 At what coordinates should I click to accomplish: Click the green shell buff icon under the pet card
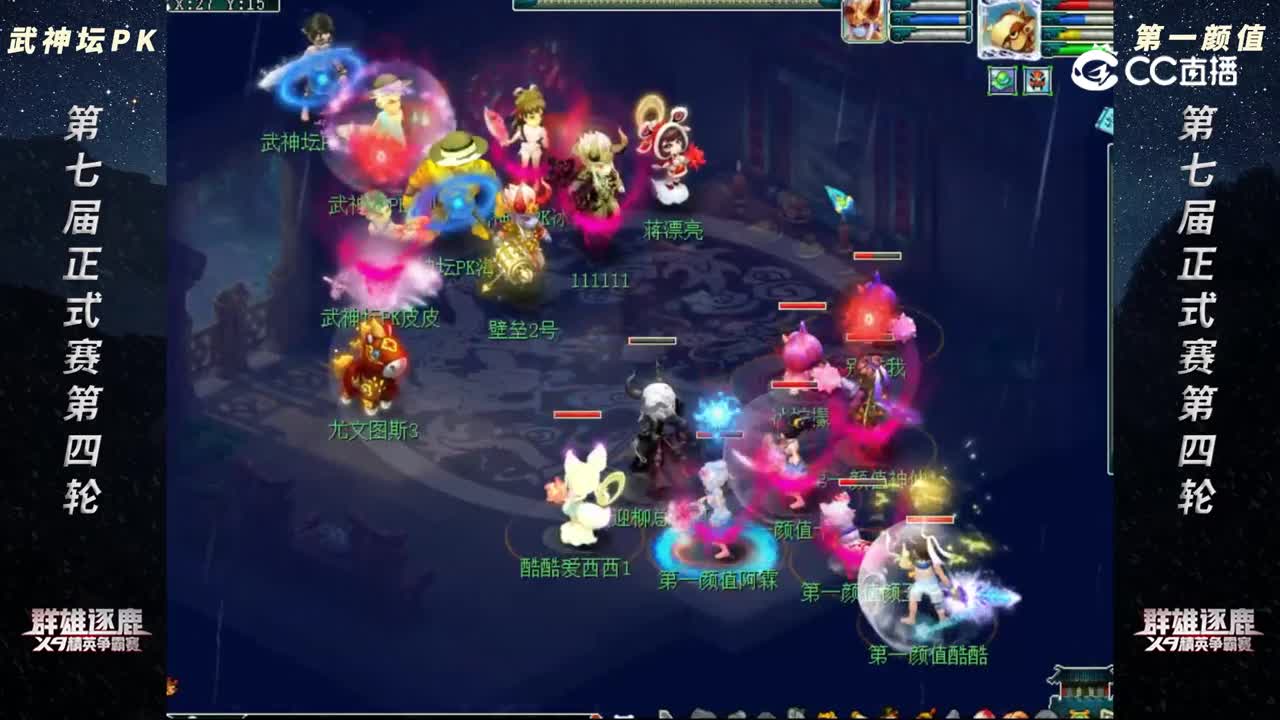(1002, 81)
